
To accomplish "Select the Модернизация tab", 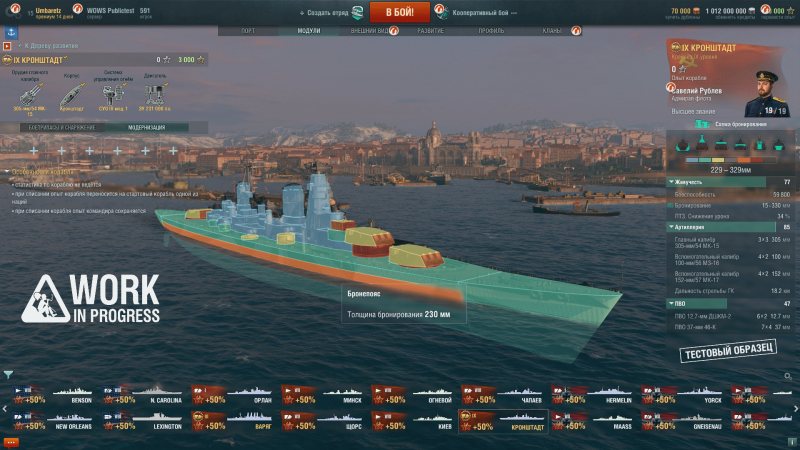I will pos(146,127).
